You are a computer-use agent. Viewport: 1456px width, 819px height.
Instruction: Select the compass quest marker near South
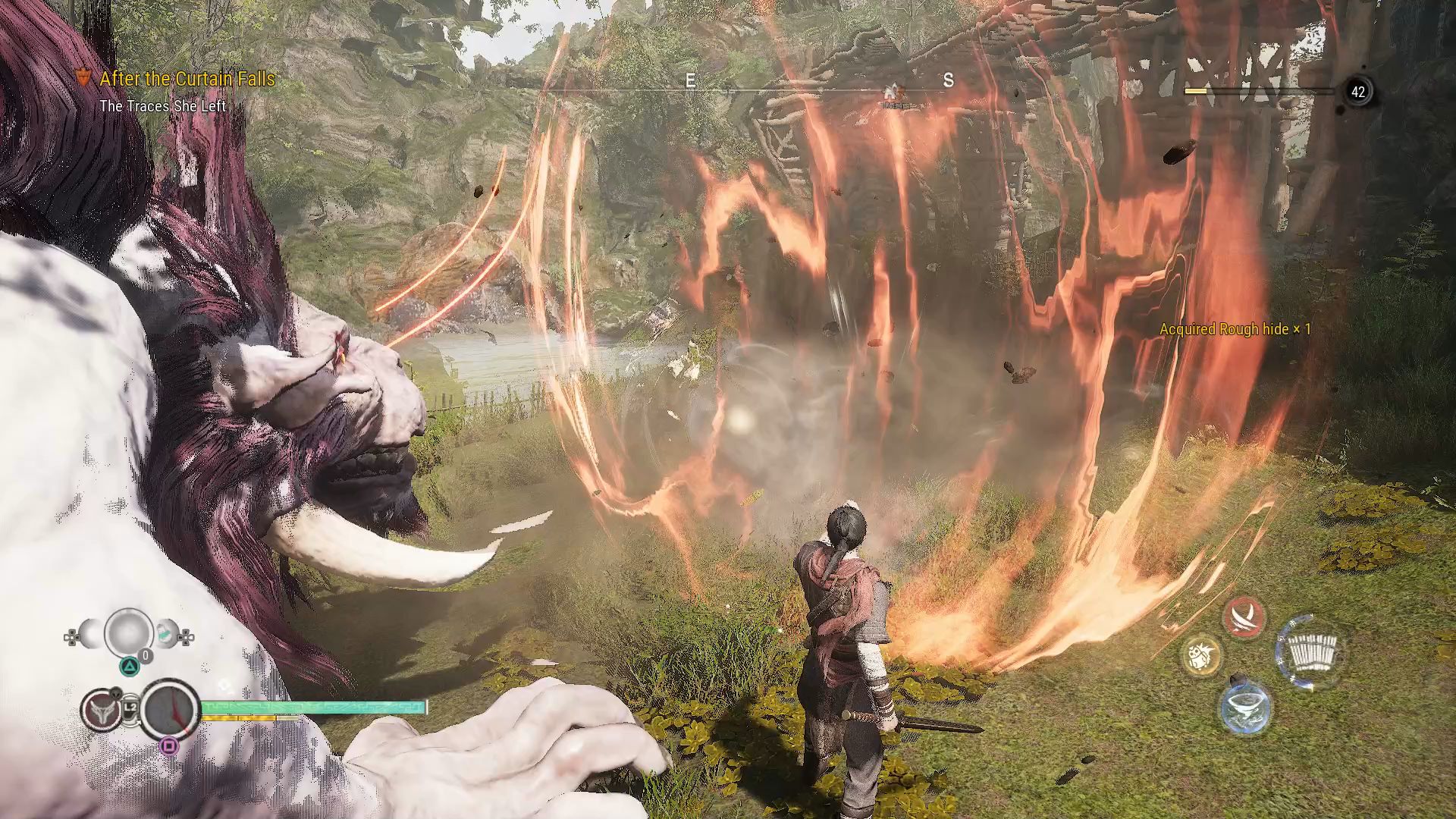895,94
